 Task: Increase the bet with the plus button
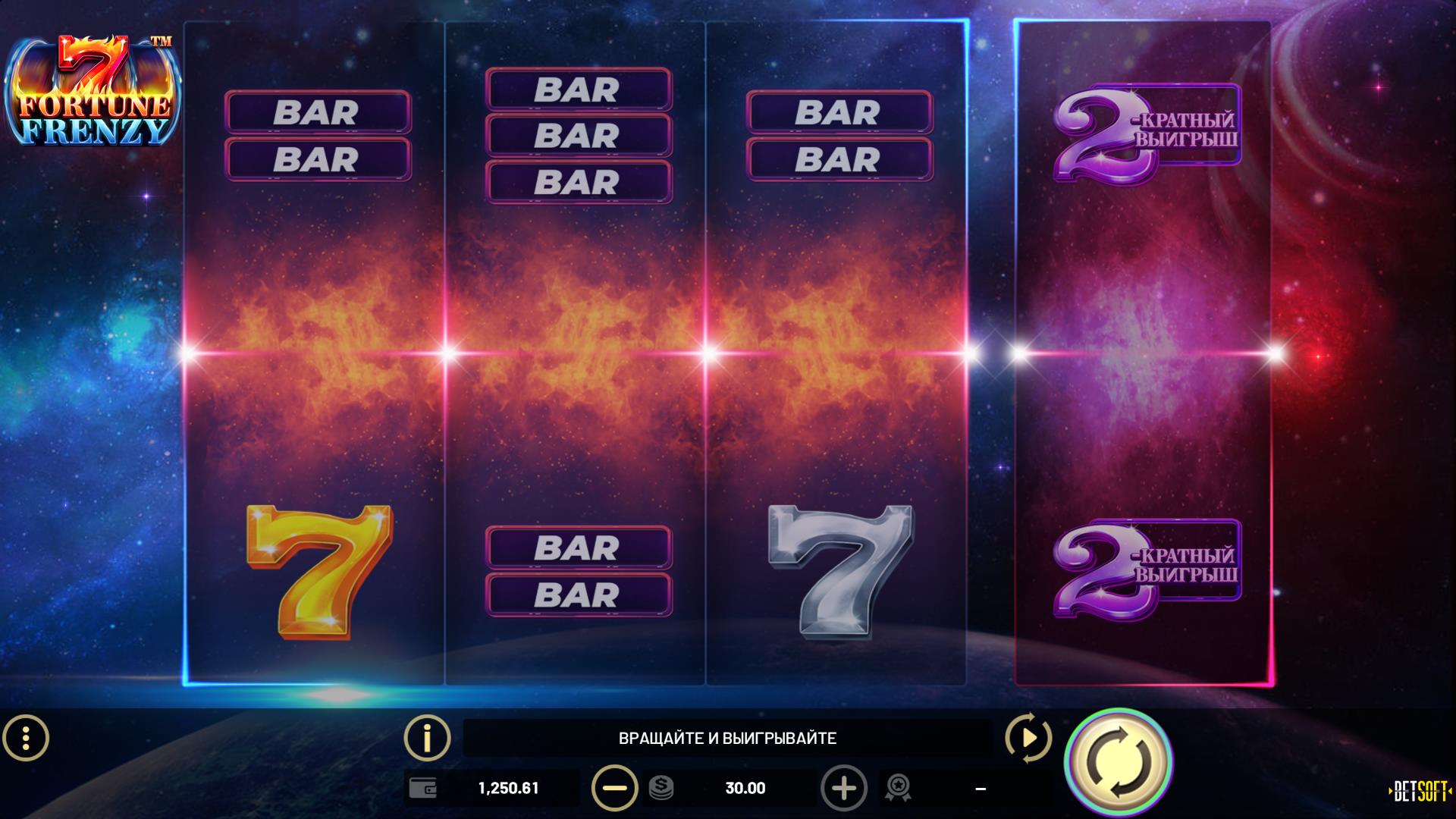pos(843,789)
